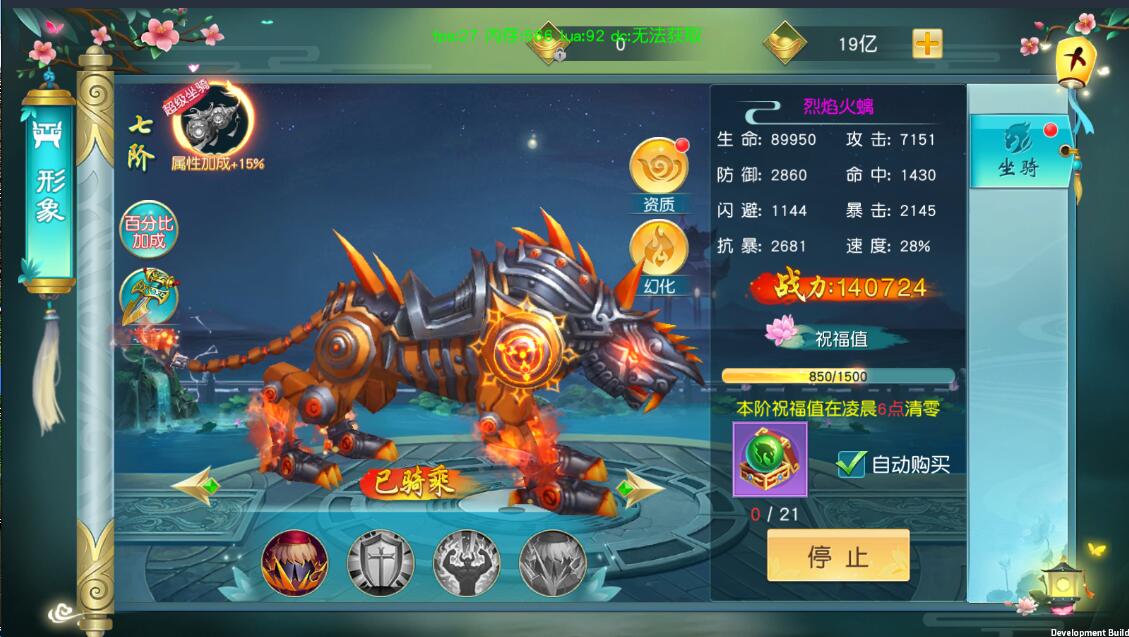Image resolution: width=1129 pixels, height=637 pixels.
Task: Tap the 百分比加成 bonus button
Action: click(147, 232)
